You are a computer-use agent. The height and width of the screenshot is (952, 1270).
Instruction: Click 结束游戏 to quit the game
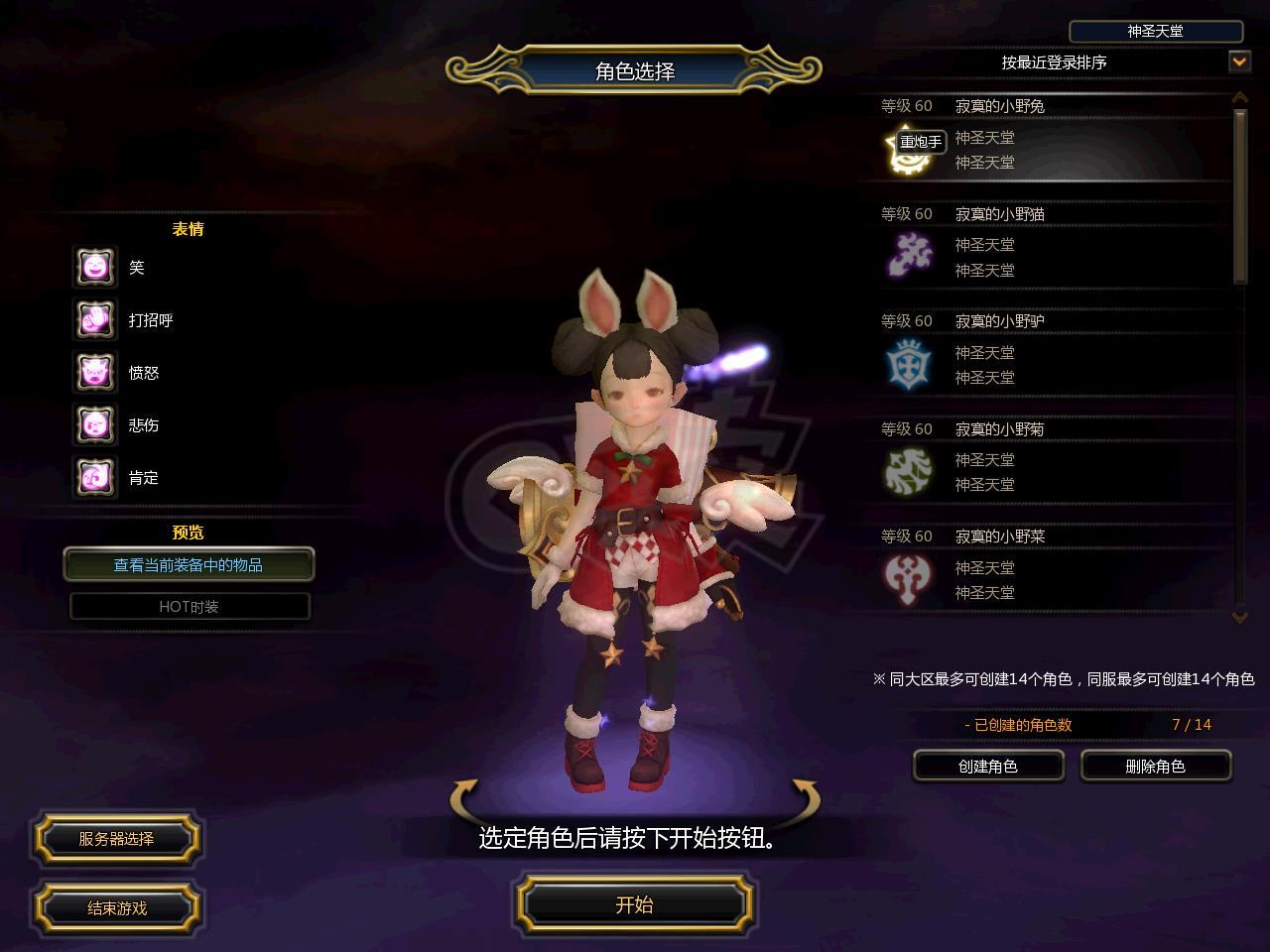[117, 907]
